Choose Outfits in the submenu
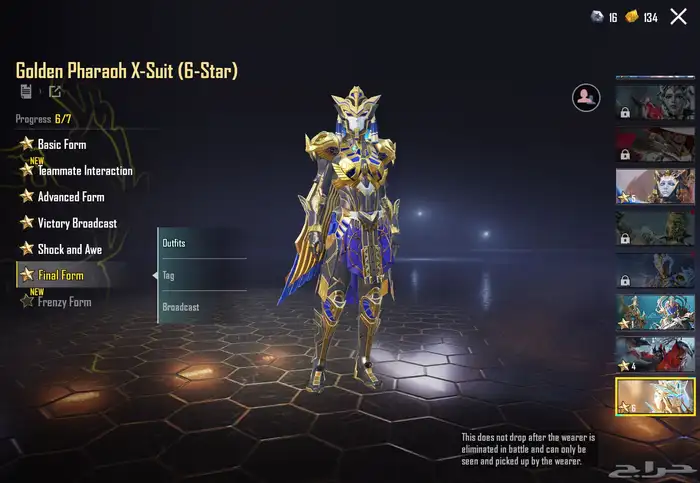The image size is (700, 483). click(x=200, y=243)
